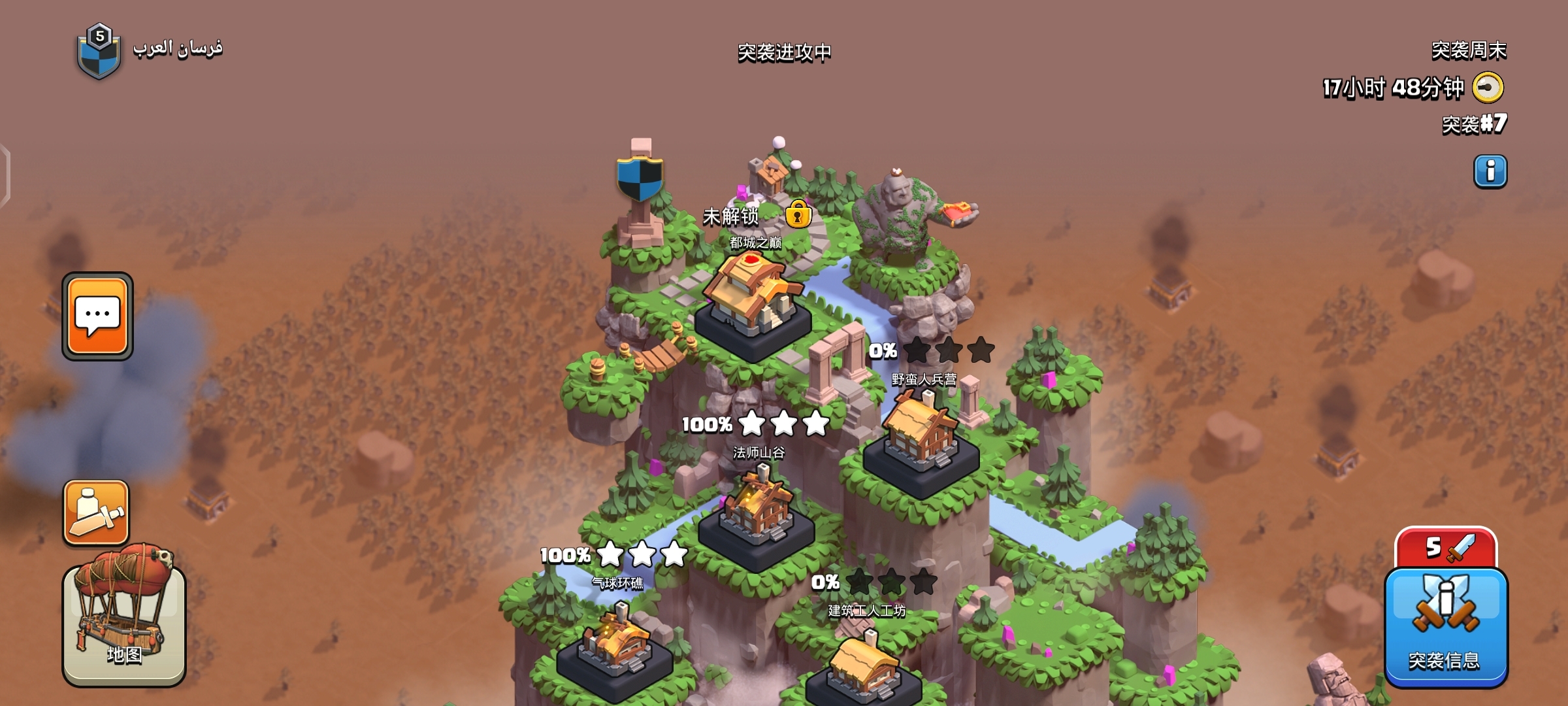Image resolution: width=1568 pixels, height=706 pixels.
Task: Open the clan badge with level 5
Action: coord(99,52)
